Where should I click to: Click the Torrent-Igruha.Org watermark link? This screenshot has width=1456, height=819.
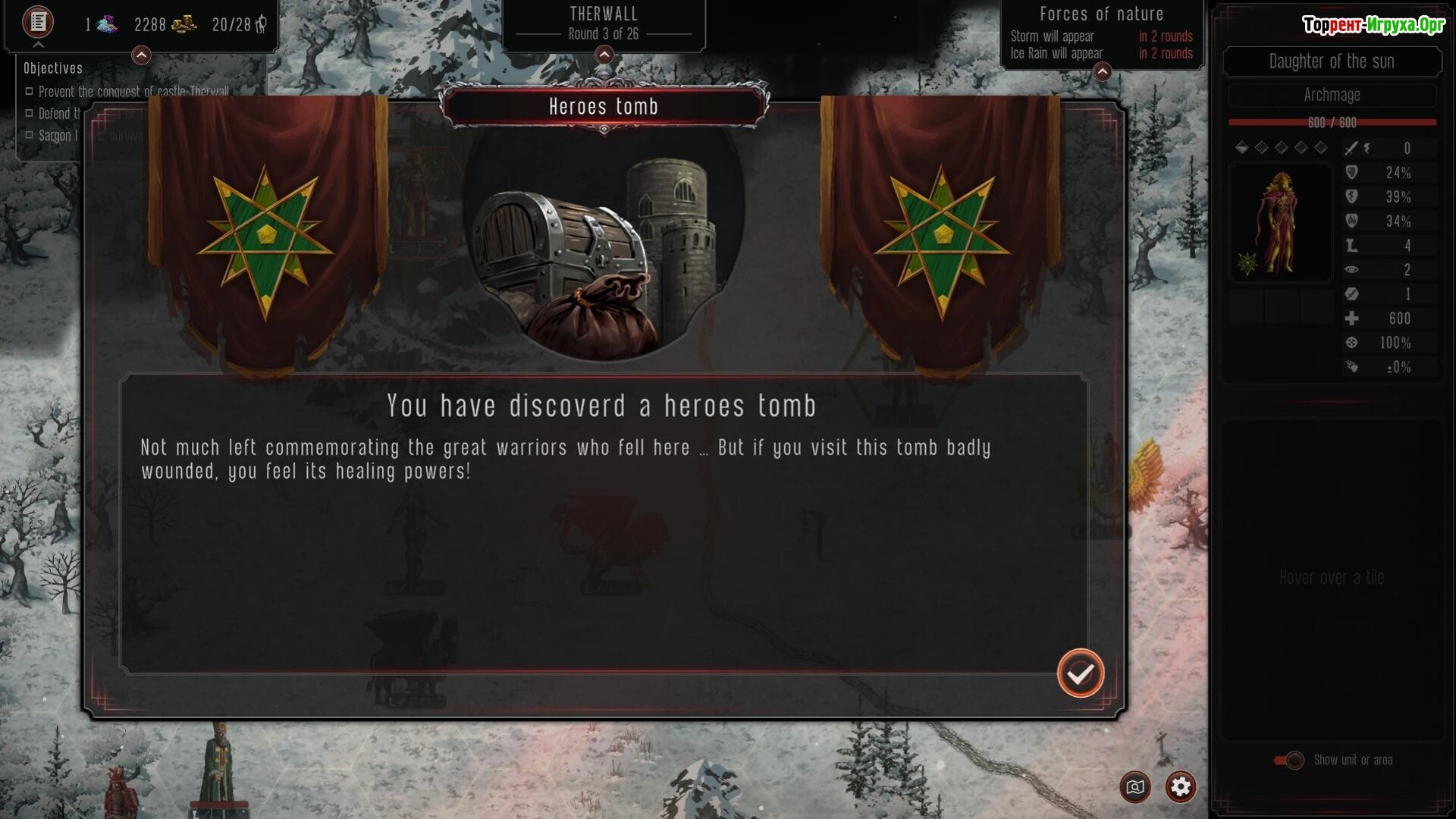[x=1373, y=25]
